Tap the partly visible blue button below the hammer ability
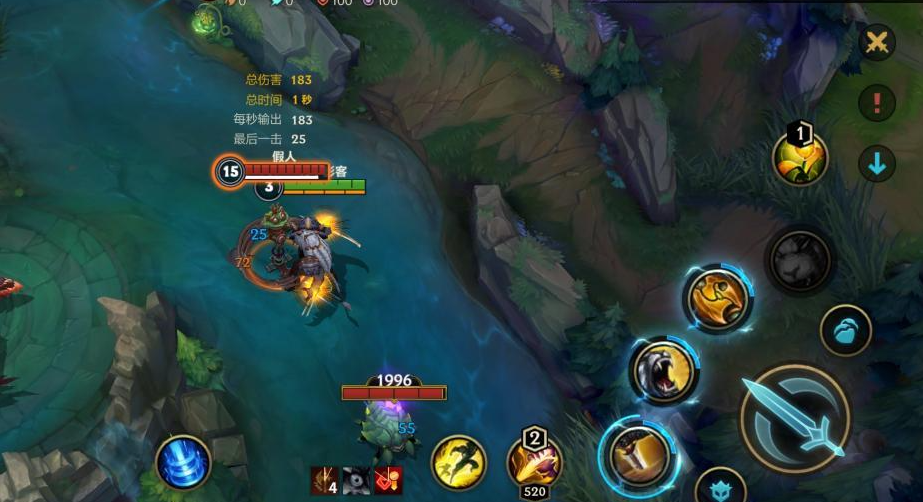This screenshot has height=502, width=923. tap(720, 488)
